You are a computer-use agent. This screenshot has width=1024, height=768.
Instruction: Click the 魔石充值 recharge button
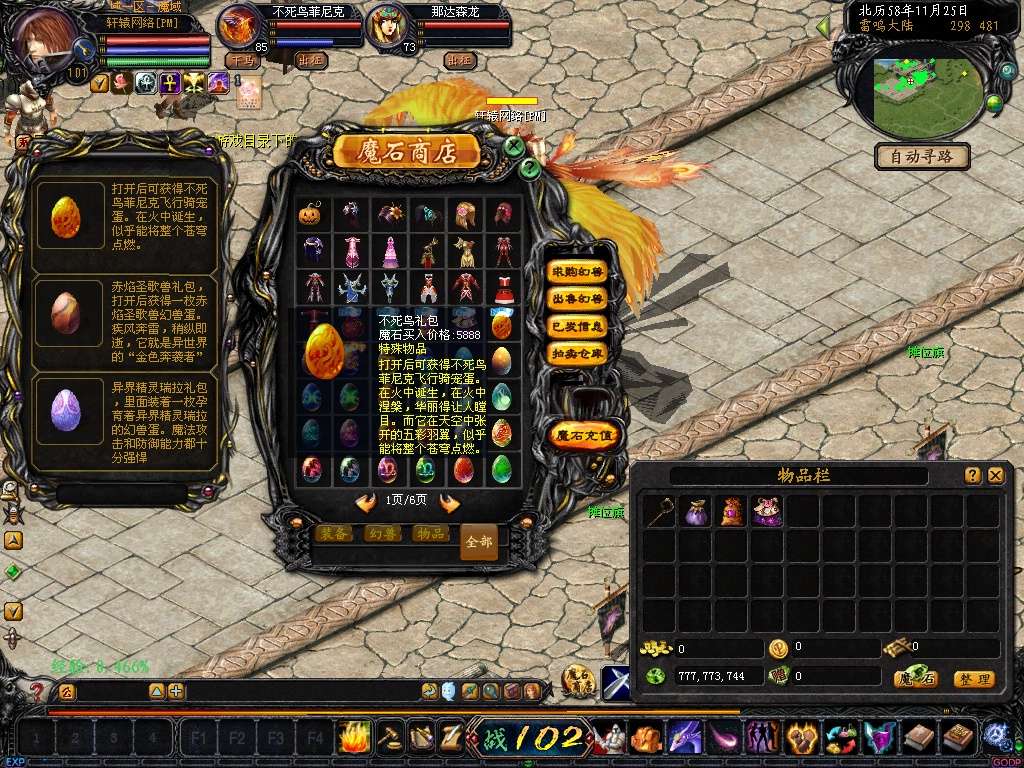[x=586, y=435]
